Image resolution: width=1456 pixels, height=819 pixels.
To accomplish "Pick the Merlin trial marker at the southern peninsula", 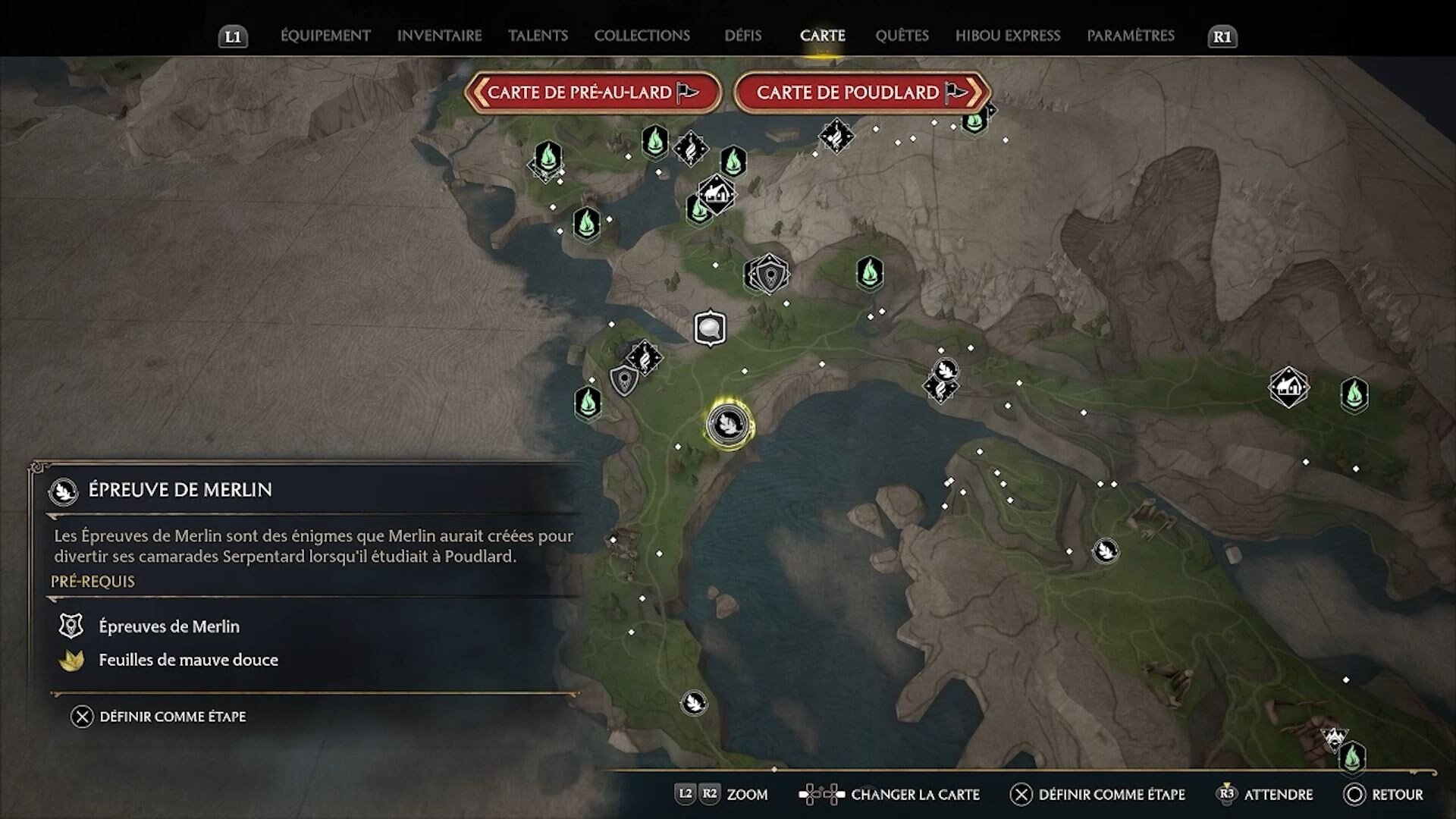I will click(693, 703).
